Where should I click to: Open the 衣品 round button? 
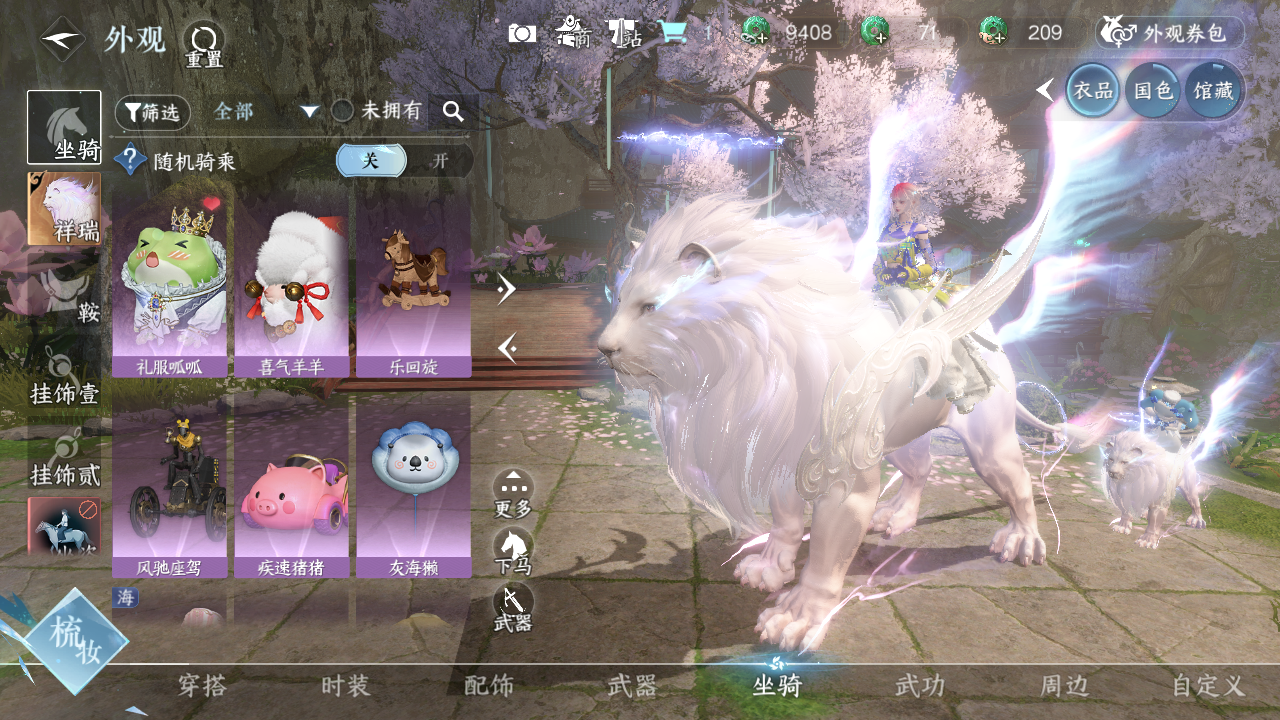[x=1092, y=90]
